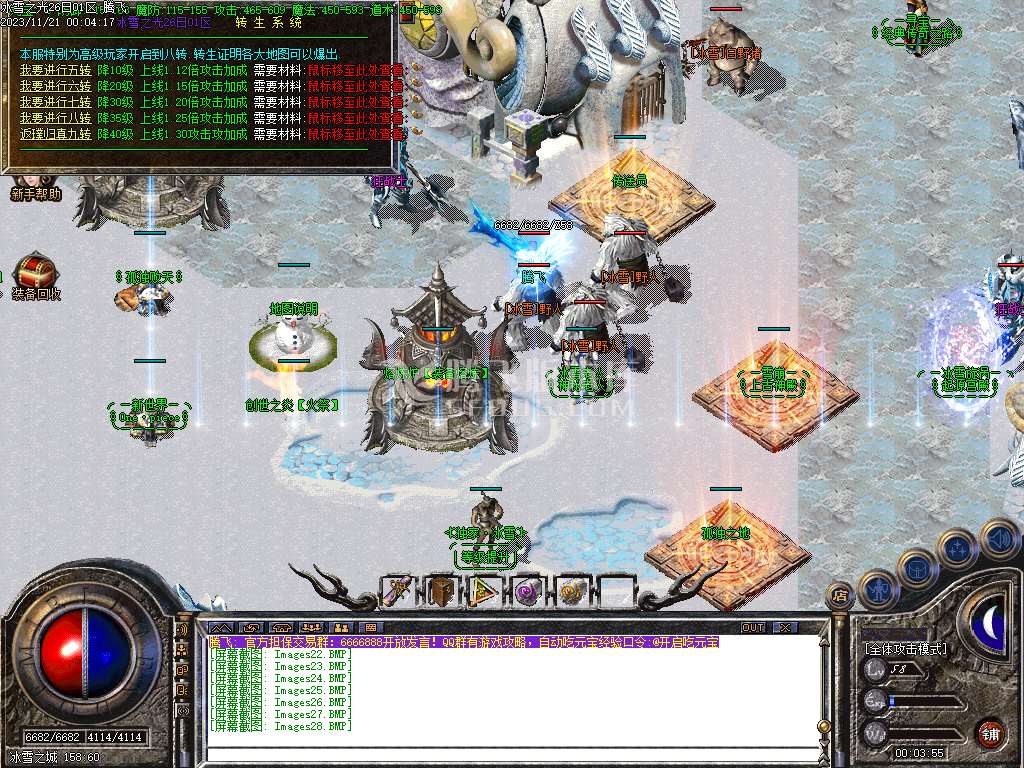This screenshot has height=768, width=1024.
Task: Select the wooden chest belt slot item
Action: tap(442, 592)
